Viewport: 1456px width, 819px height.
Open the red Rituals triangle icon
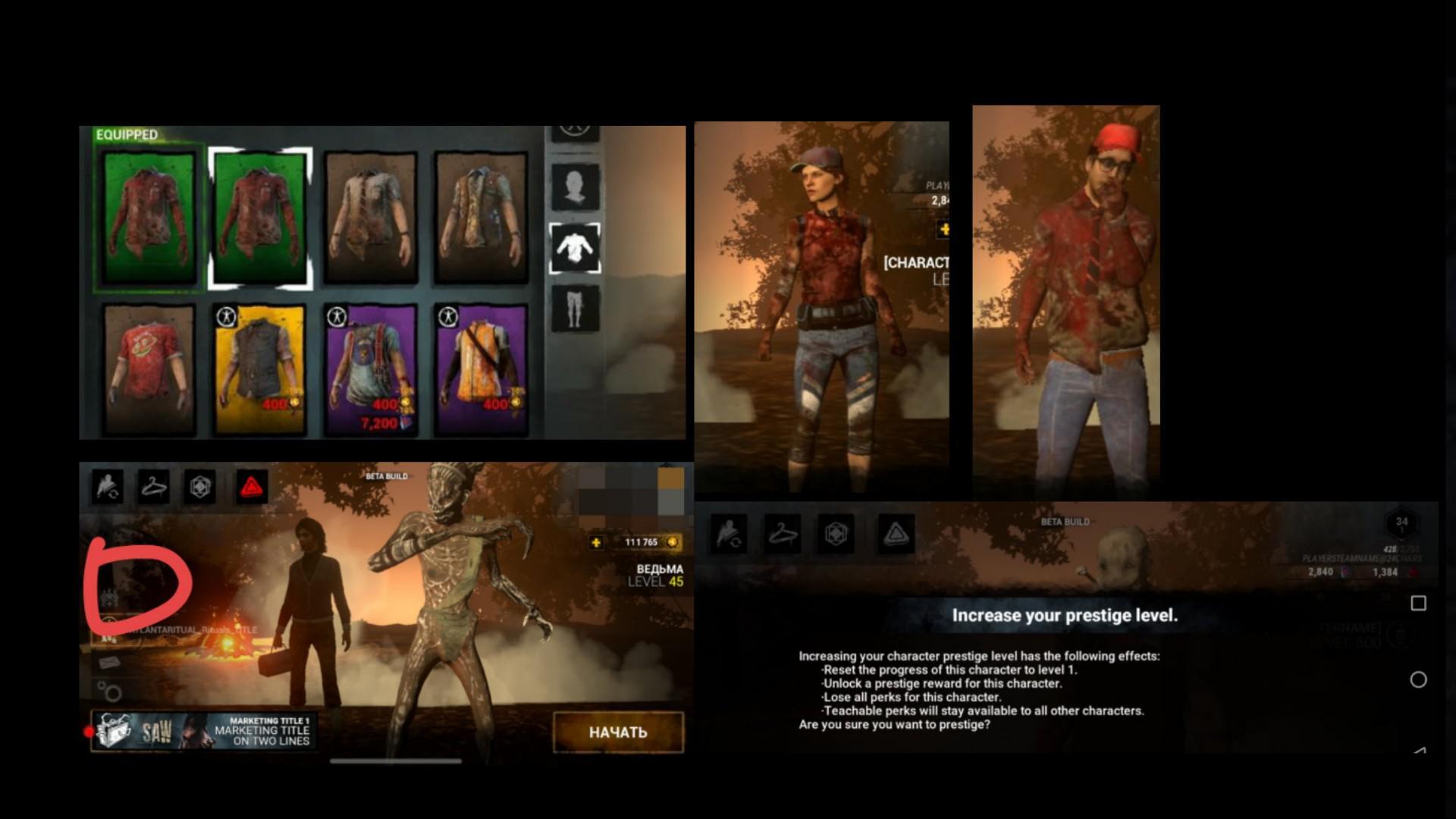click(x=250, y=486)
